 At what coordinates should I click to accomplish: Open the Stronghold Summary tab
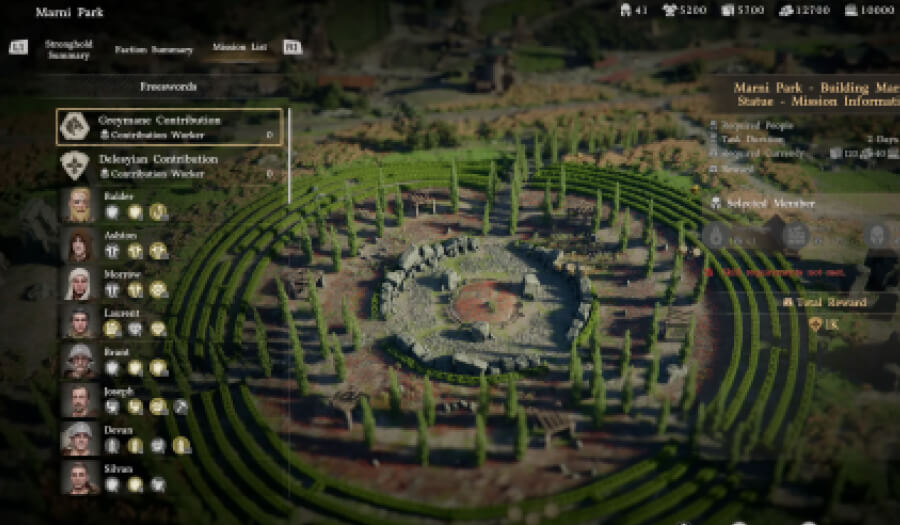tap(68, 49)
